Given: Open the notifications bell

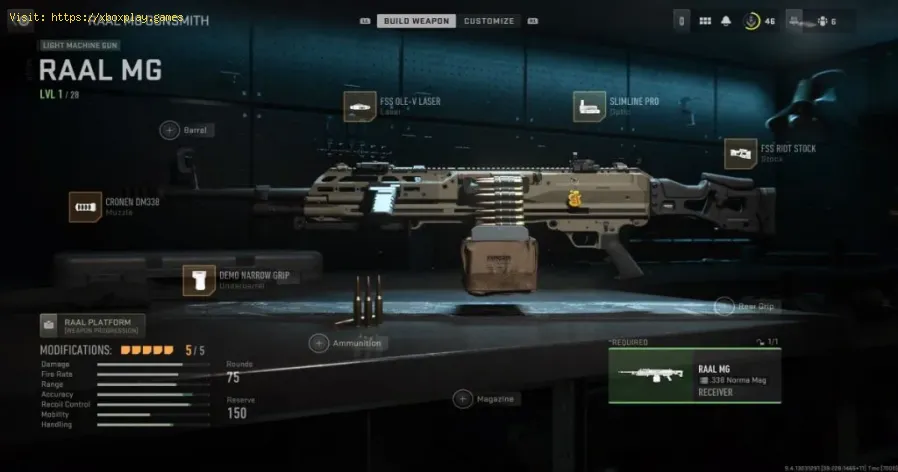Looking at the screenshot, I should (725, 21).
